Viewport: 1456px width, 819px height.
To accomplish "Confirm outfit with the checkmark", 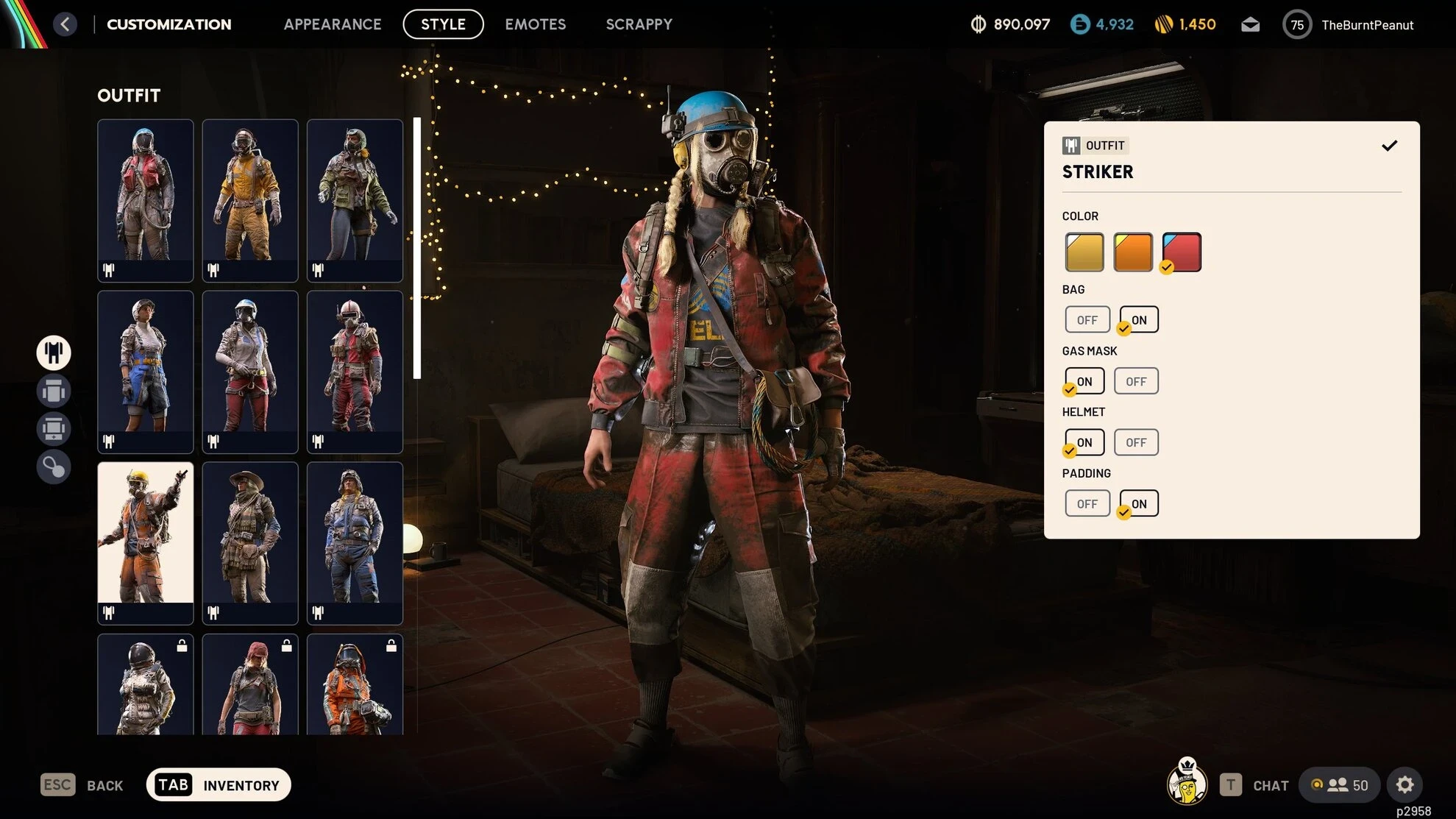I will (x=1388, y=146).
